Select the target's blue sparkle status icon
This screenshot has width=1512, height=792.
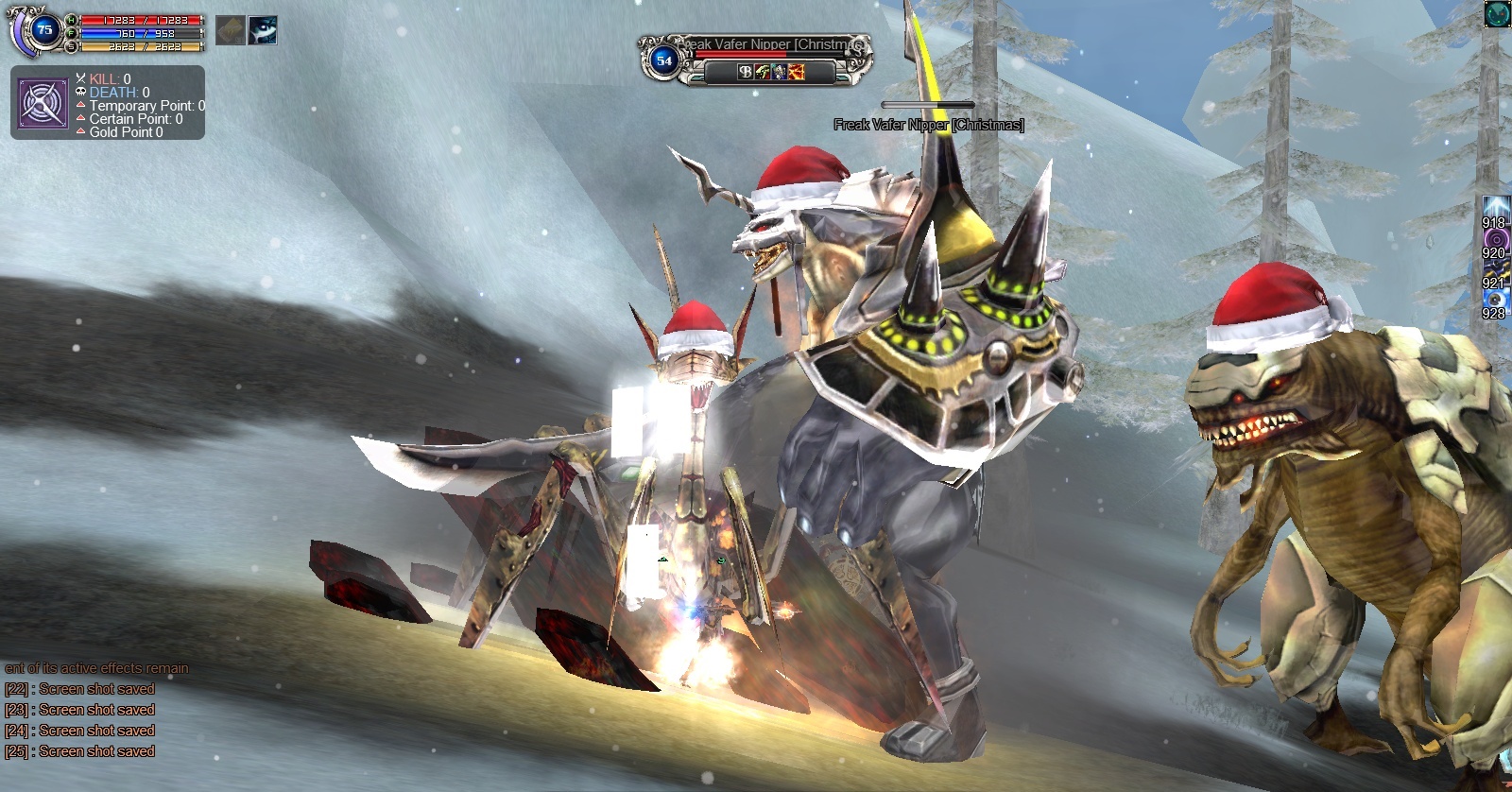click(x=780, y=72)
